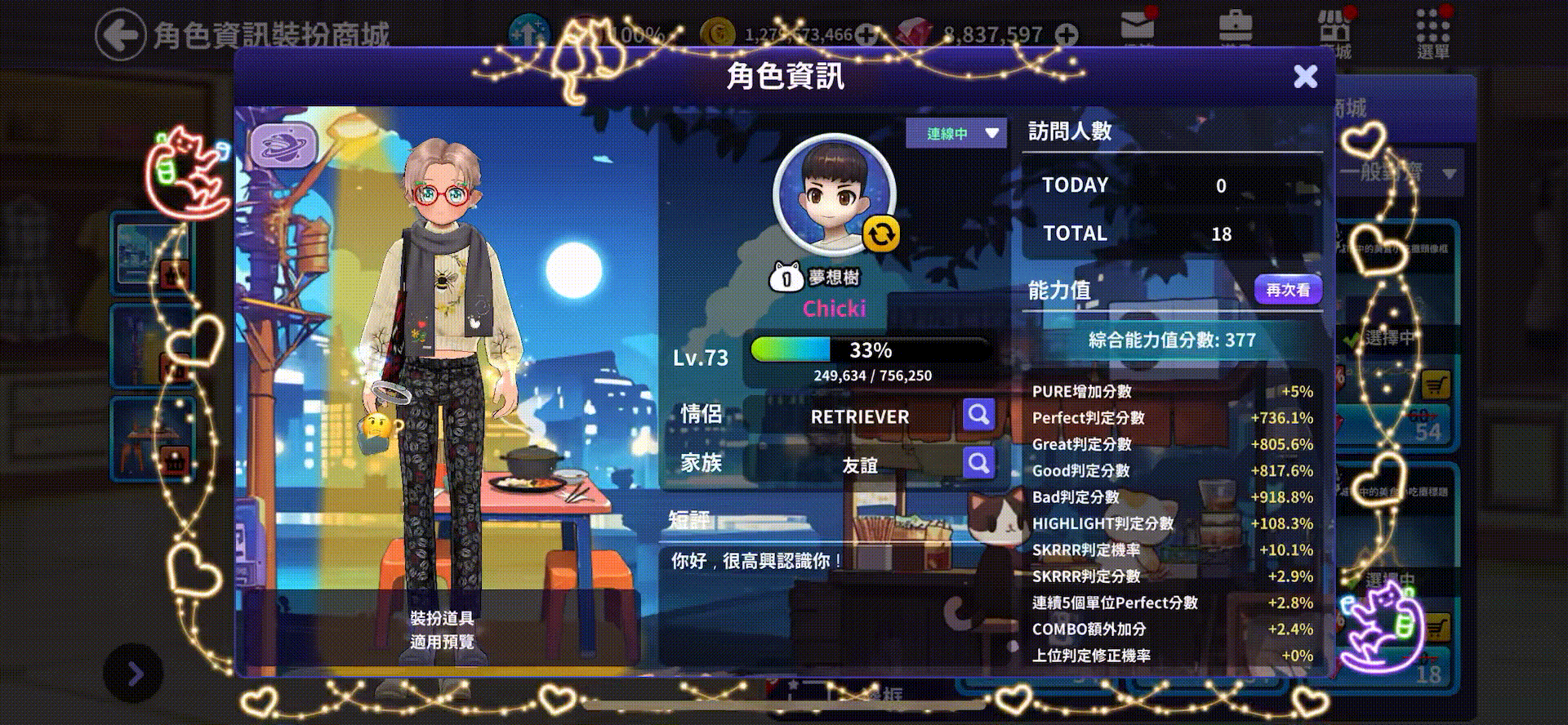Preview the 裝扮道具 outfit items
The image size is (1568, 725).
(x=442, y=629)
